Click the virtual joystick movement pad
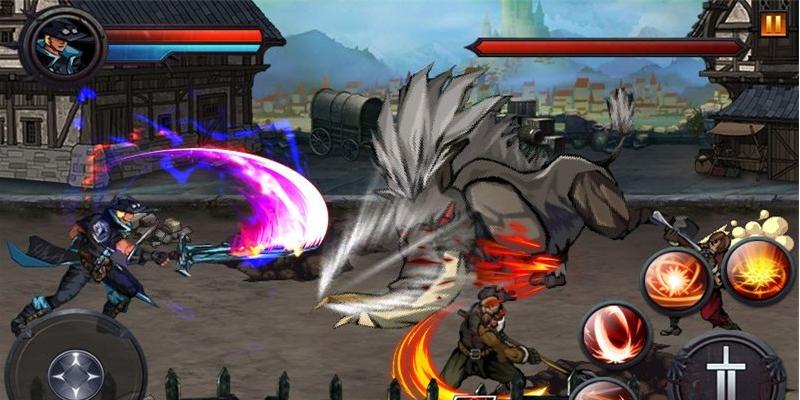This screenshot has width=800, height=400. [75, 368]
